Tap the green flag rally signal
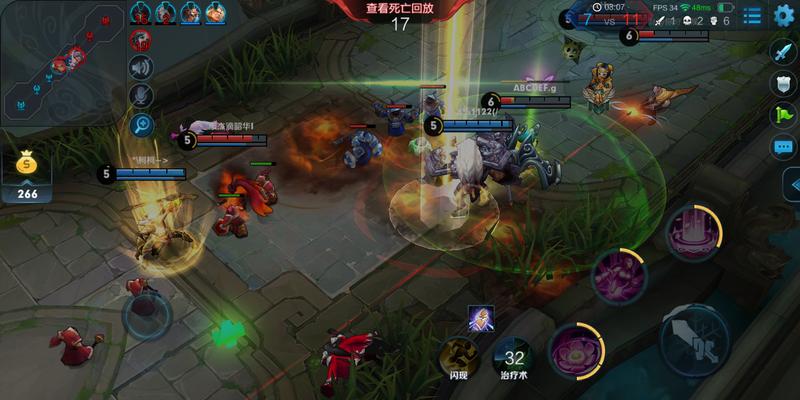The height and width of the screenshot is (400, 800). point(783,115)
